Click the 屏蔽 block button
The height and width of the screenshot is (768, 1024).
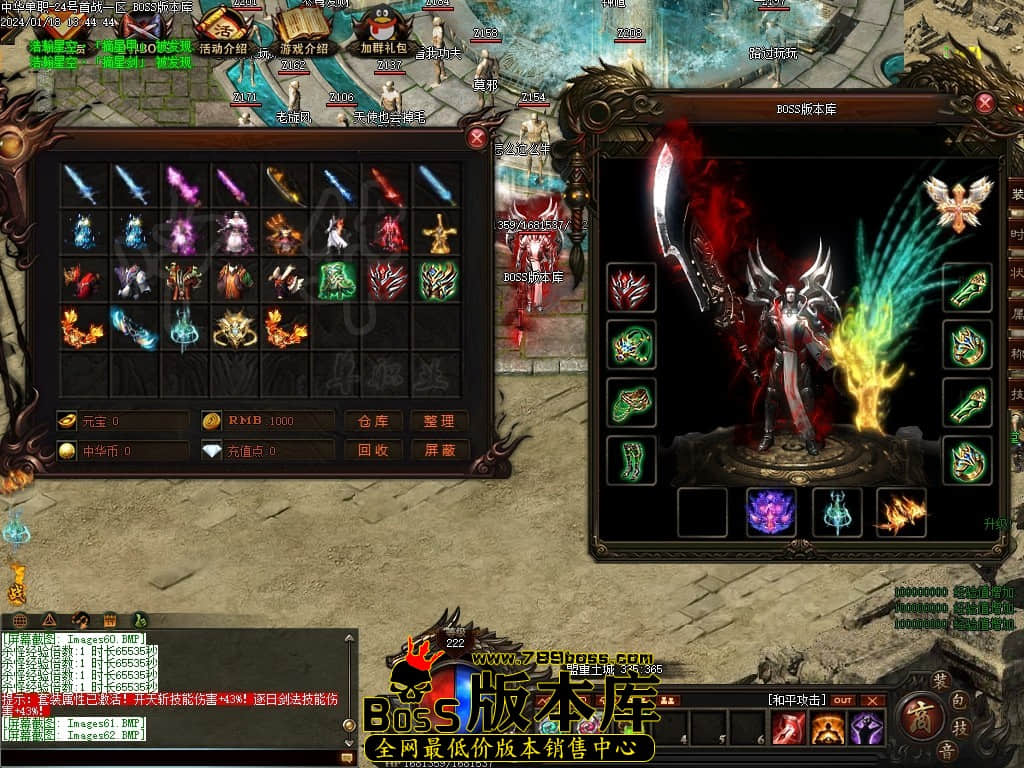pyautogui.click(x=439, y=451)
